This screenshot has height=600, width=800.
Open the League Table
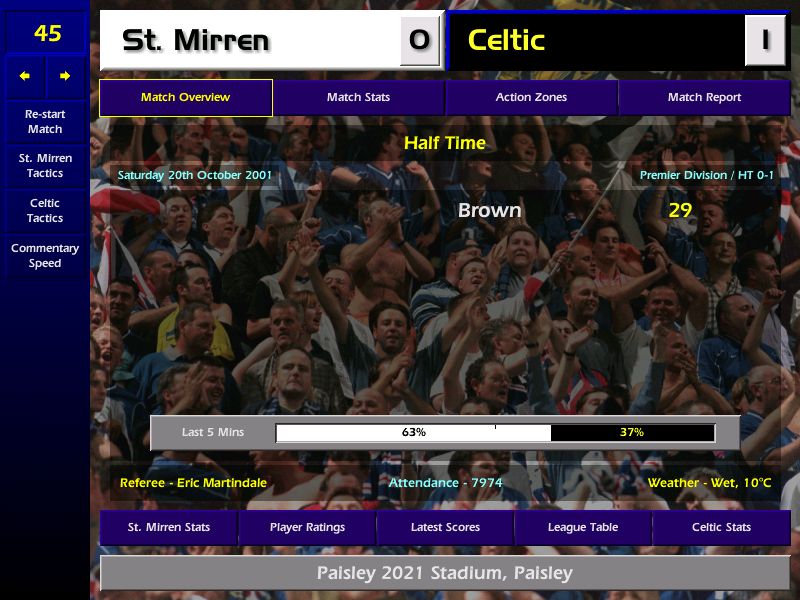(x=583, y=527)
